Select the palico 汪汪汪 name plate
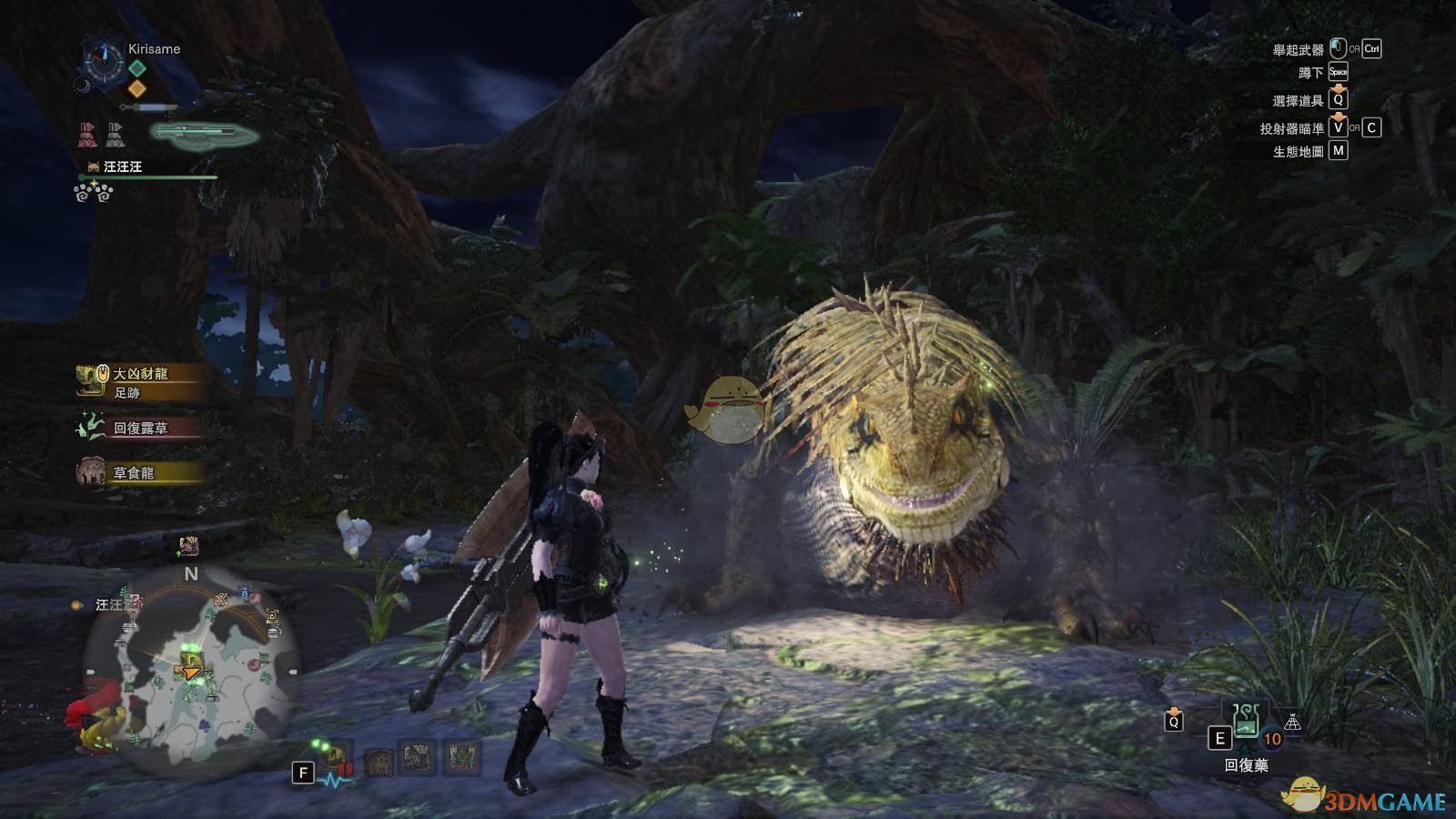The width and height of the screenshot is (1456, 819). pos(122,167)
